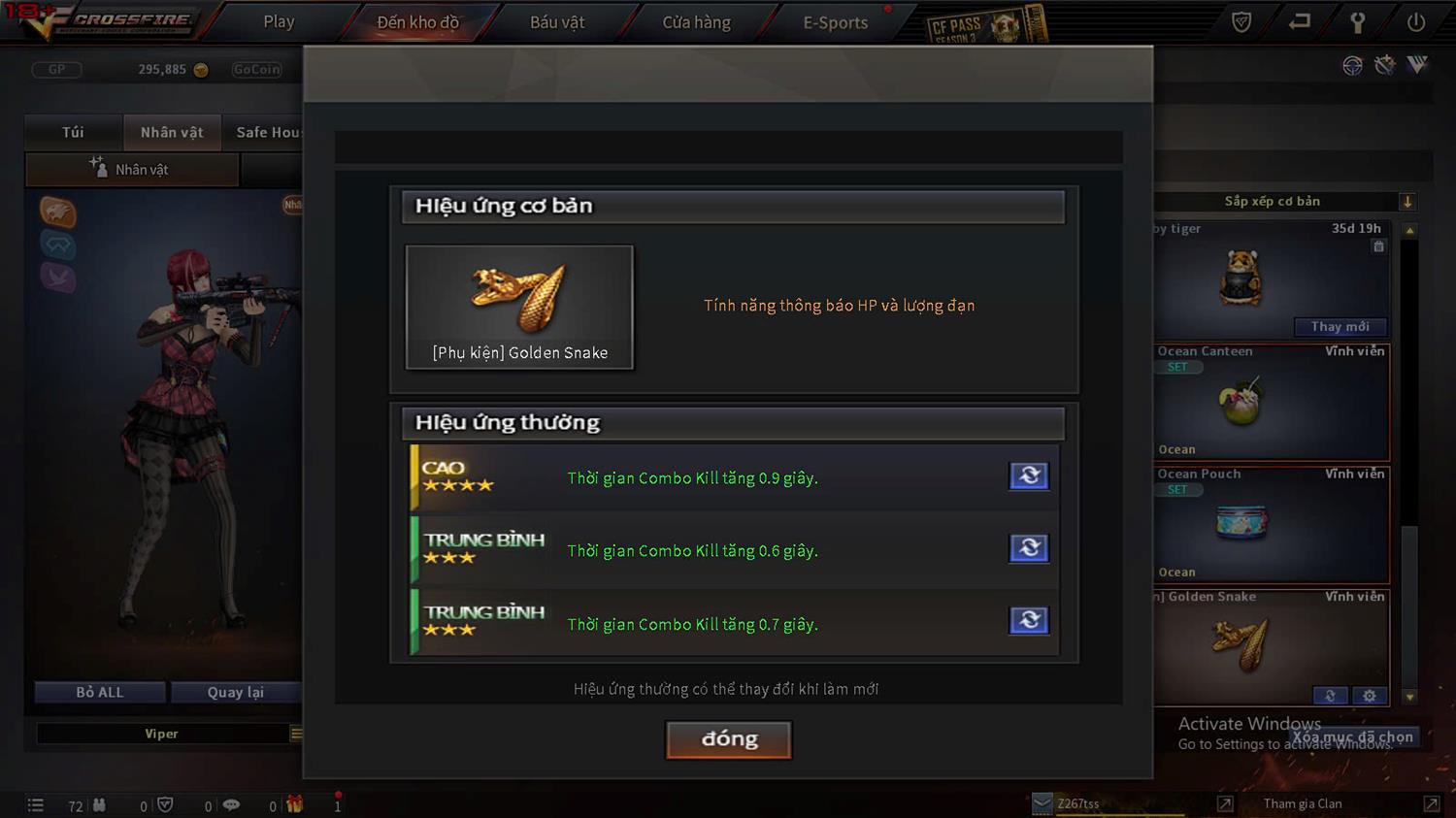Refresh the 0.7 giây combo kill effect

click(x=1029, y=620)
